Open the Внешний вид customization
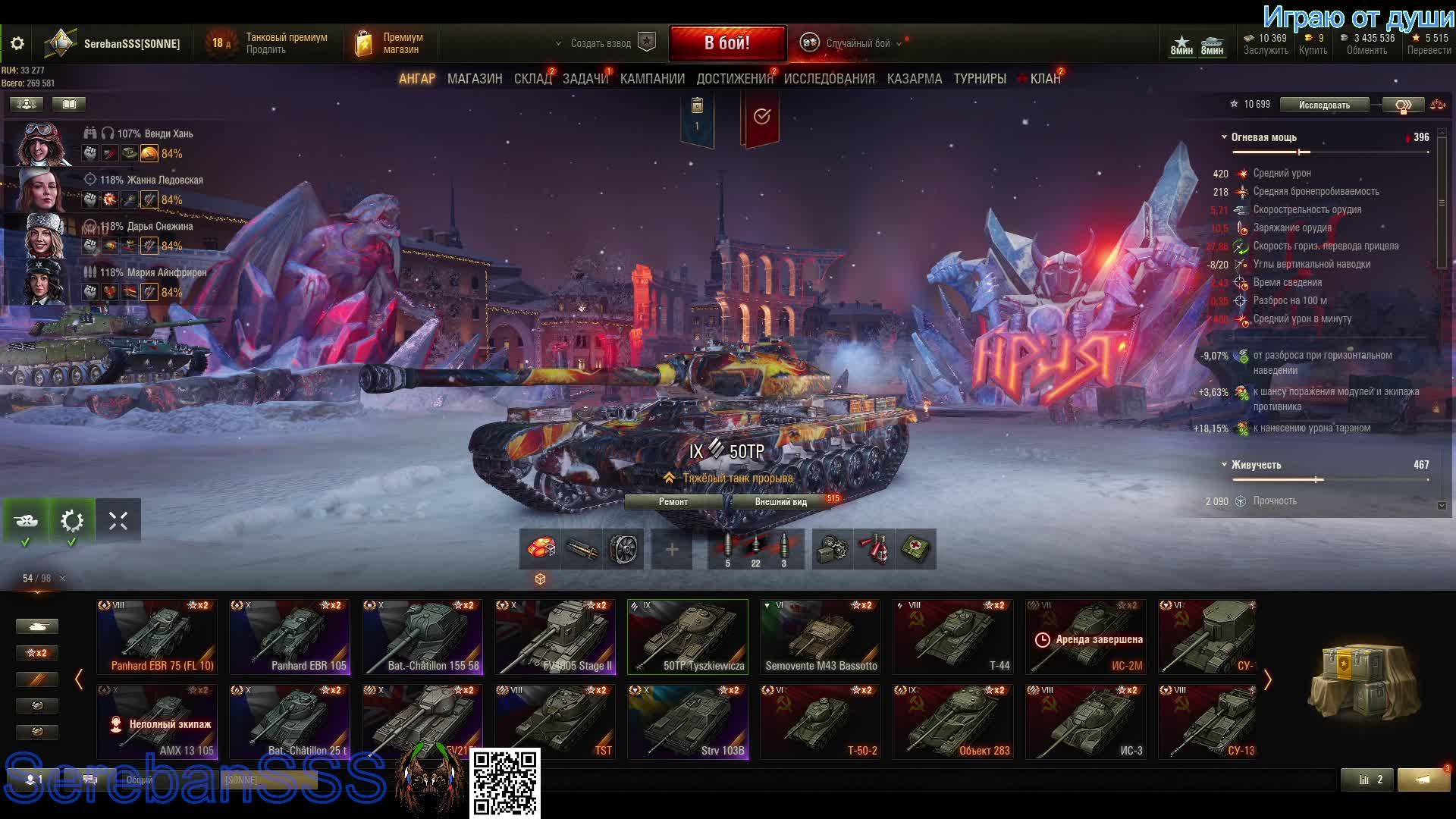1456x819 pixels. tap(780, 502)
